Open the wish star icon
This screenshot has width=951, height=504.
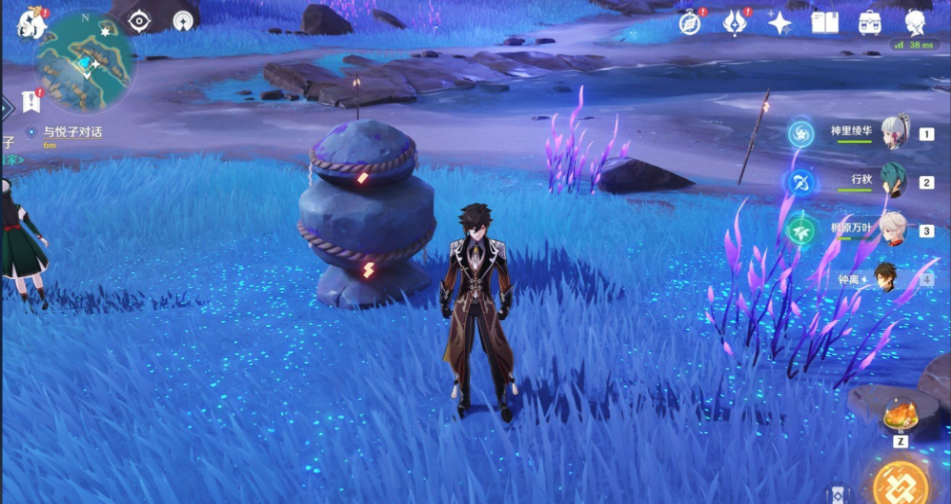tap(780, 22)
